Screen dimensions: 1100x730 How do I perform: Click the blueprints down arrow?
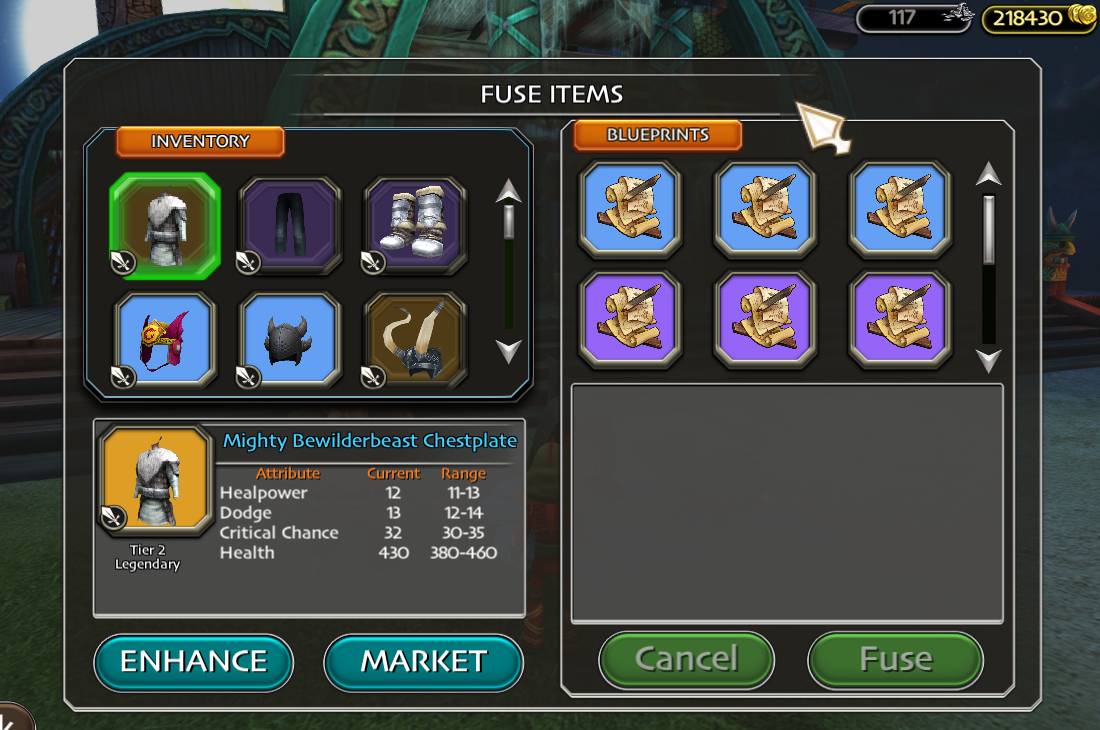(x=989, y=360)
